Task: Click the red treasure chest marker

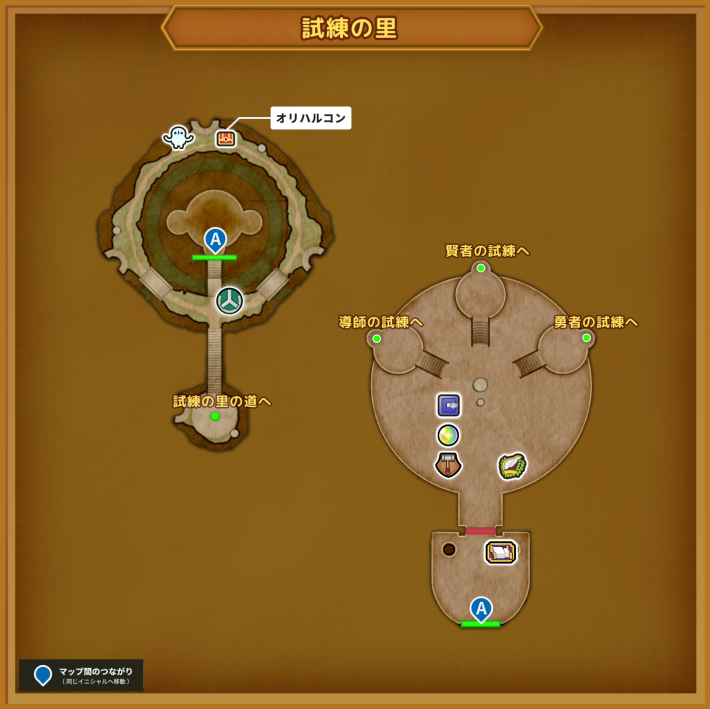Action: (226, 139)
